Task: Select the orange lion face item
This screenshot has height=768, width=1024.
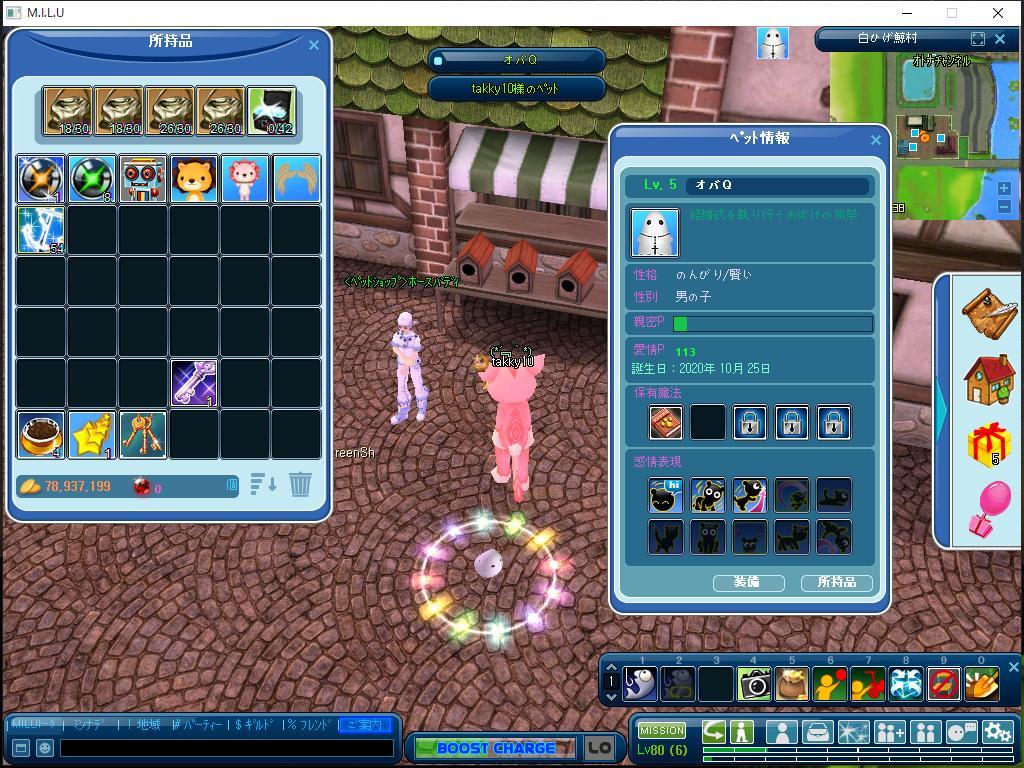Action: pos(195,180)
